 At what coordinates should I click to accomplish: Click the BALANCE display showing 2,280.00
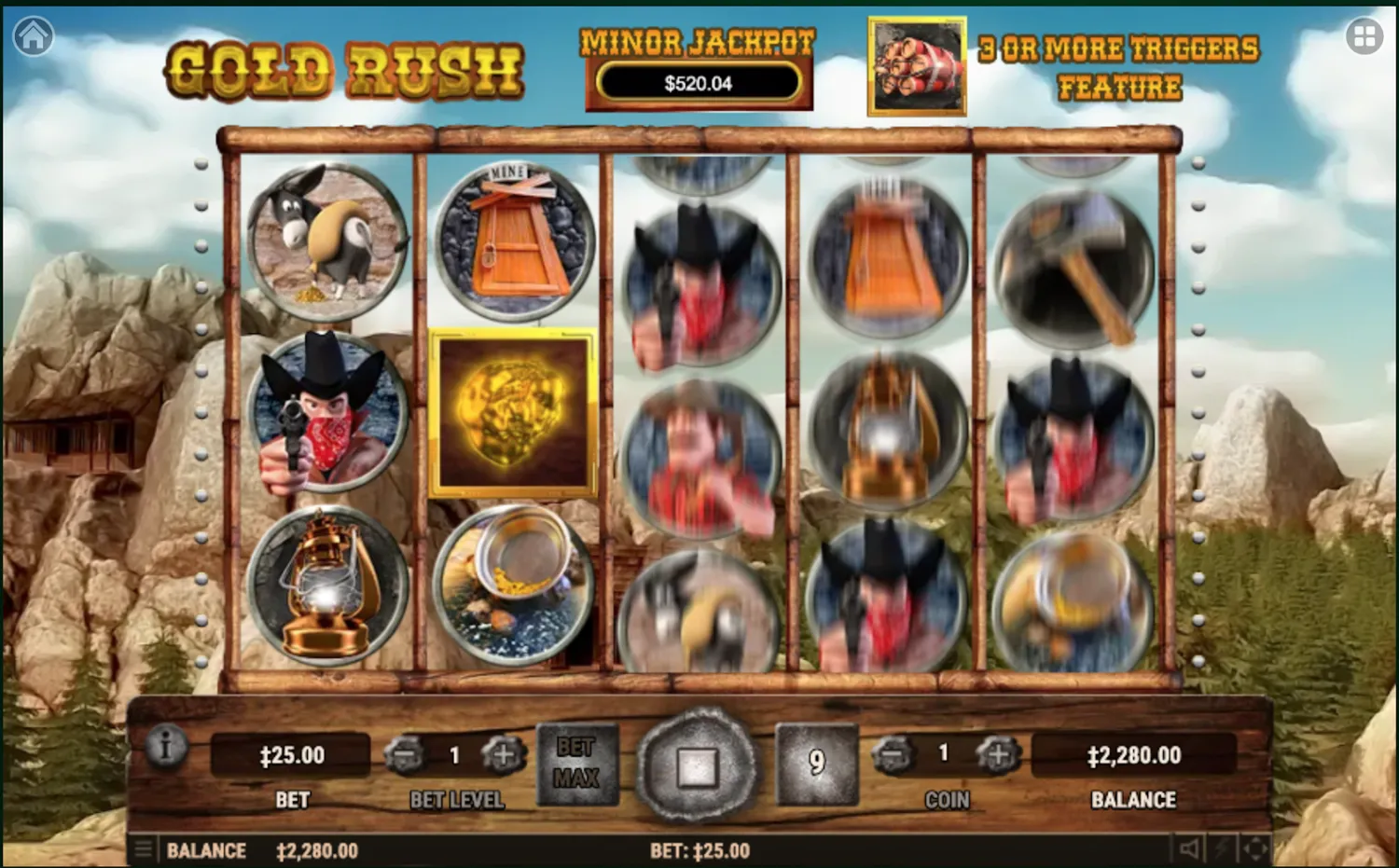(1133, 755)
